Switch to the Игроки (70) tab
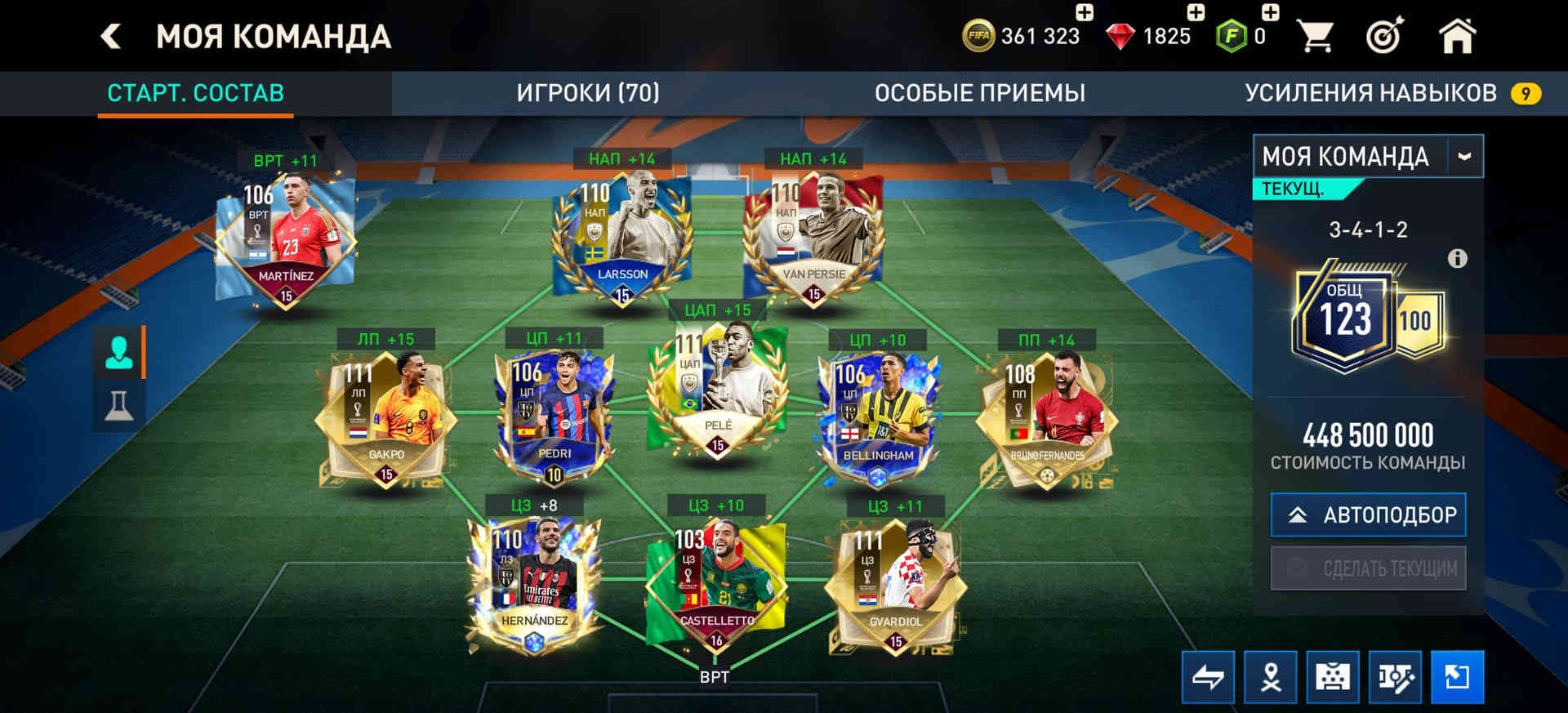1568x713 pixels. (587, 93)
